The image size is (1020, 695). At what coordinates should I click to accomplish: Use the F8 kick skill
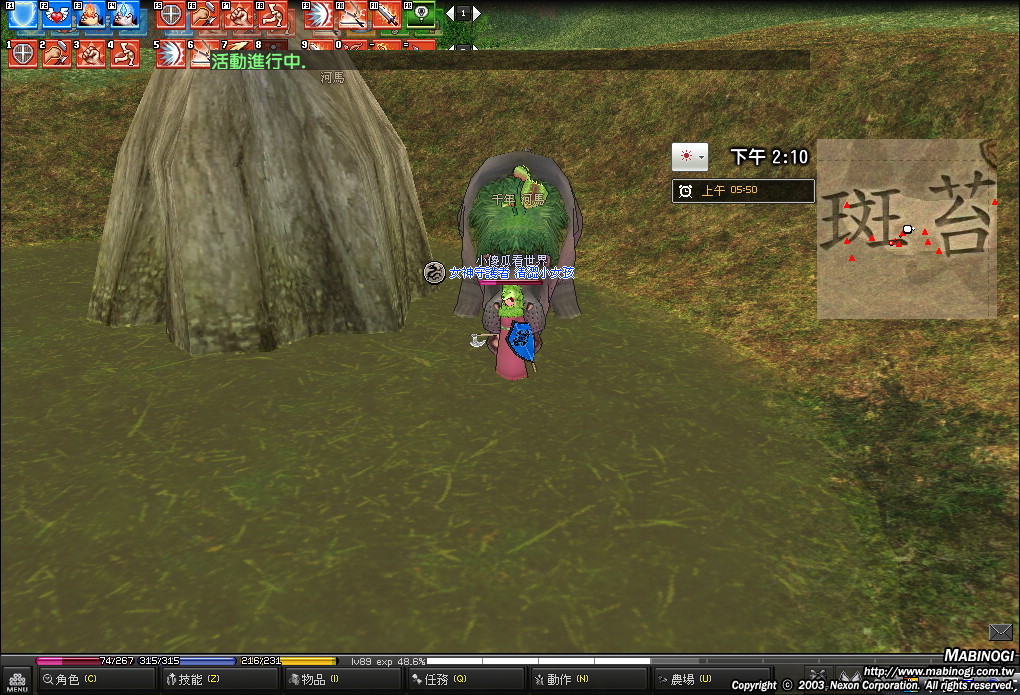point(271,14)
